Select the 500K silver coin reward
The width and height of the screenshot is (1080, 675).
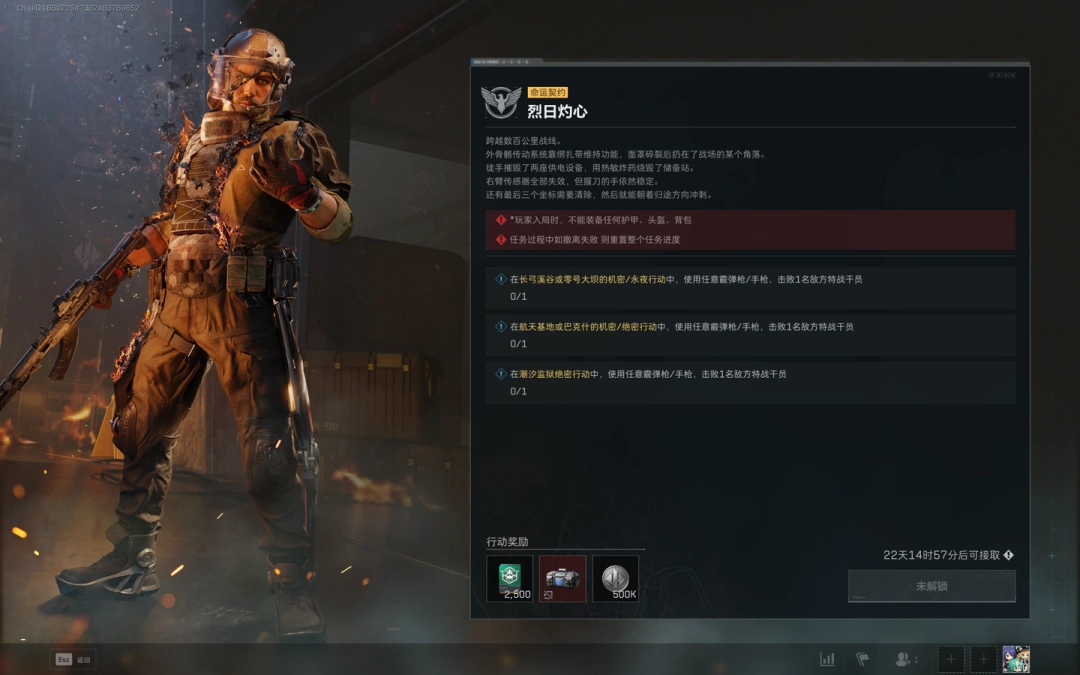pyautogui.click(x=615, y=579)
